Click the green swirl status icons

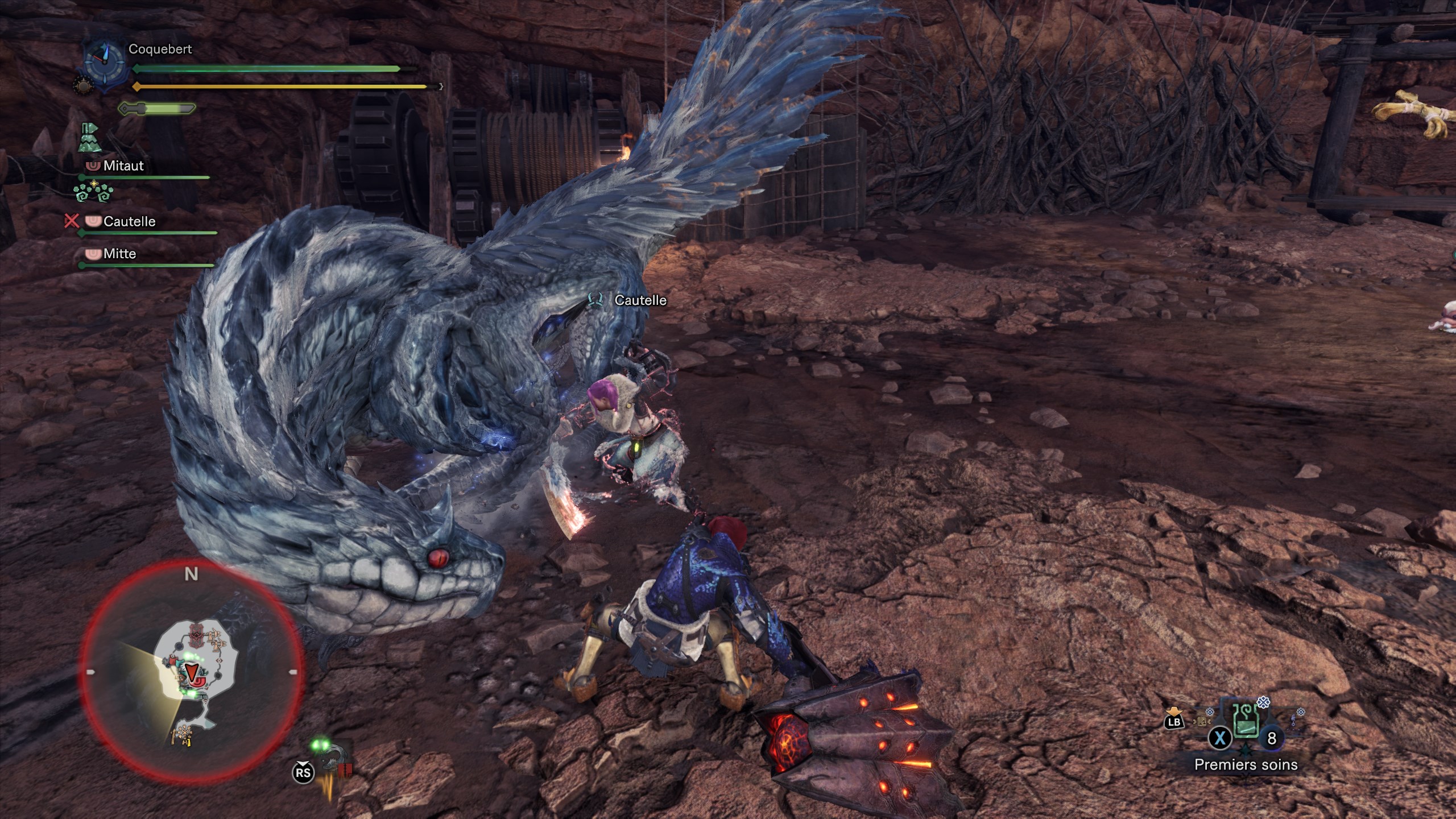click(x=93, y=192)
